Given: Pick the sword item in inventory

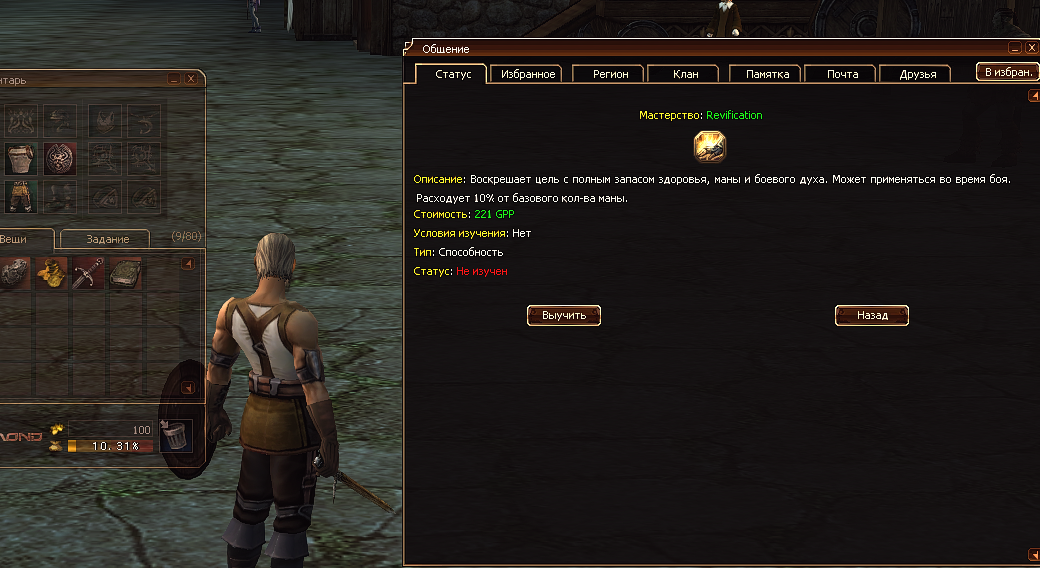Looking at the screenshot, I should tap(88, 273).
